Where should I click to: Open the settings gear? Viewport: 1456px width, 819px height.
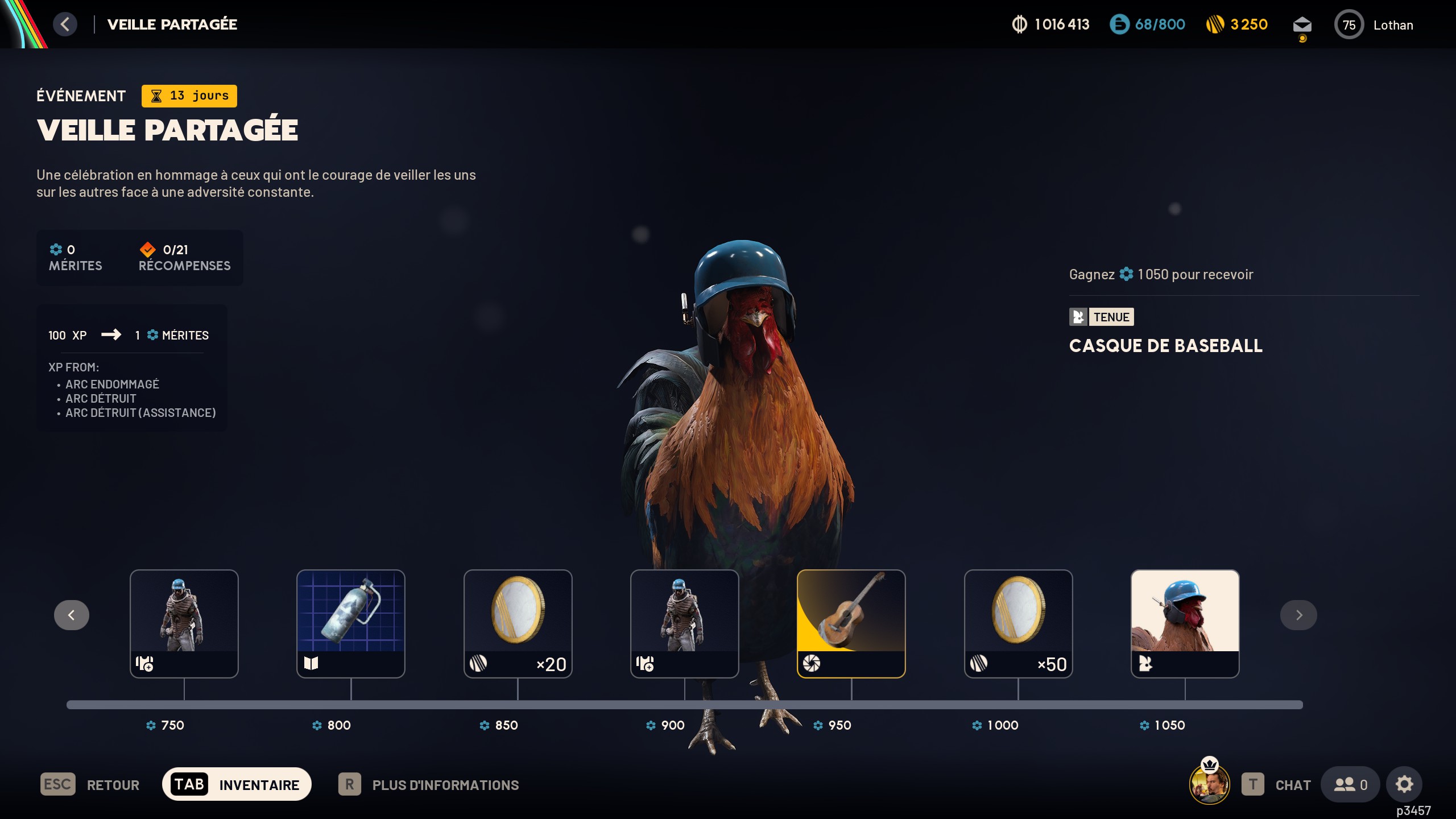[1404, 785]
